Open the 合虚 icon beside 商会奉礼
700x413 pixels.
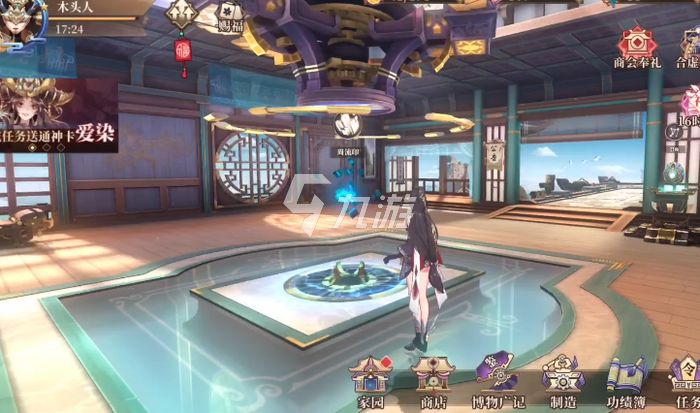click(688, 45)
